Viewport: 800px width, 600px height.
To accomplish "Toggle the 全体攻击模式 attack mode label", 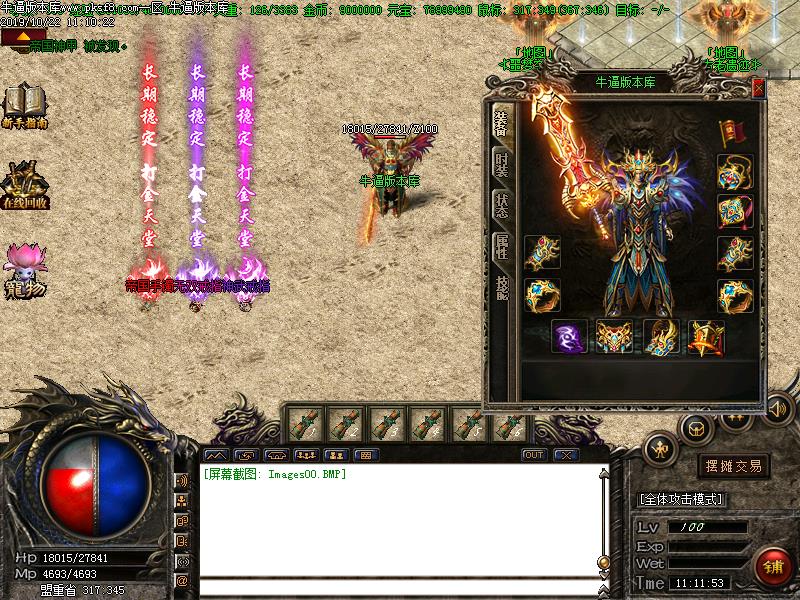I will pyautogui.click(x=682, y=499).
